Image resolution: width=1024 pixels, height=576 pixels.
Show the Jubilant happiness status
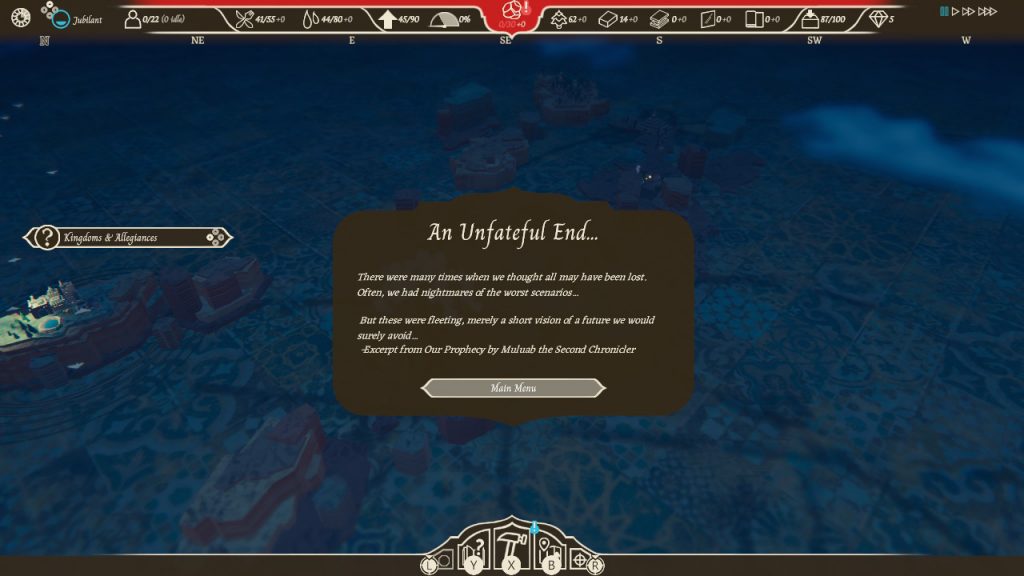60,19
